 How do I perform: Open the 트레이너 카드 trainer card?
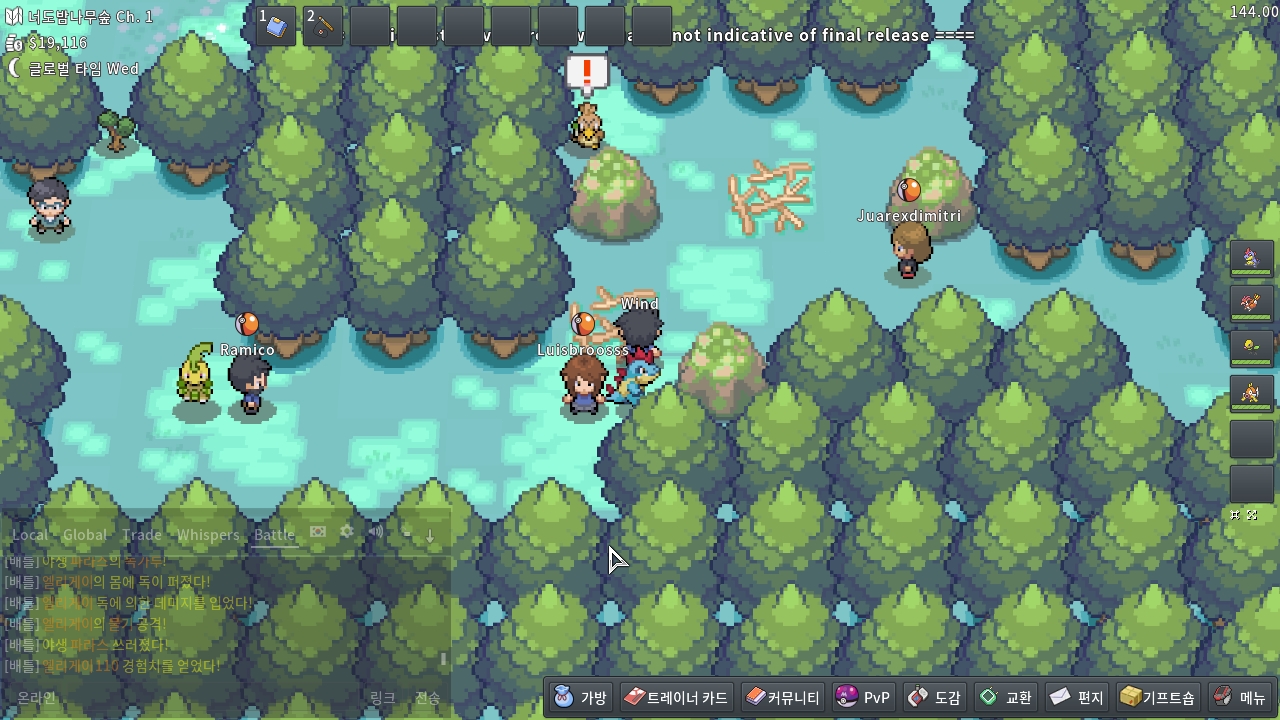(x=677, y=697)
